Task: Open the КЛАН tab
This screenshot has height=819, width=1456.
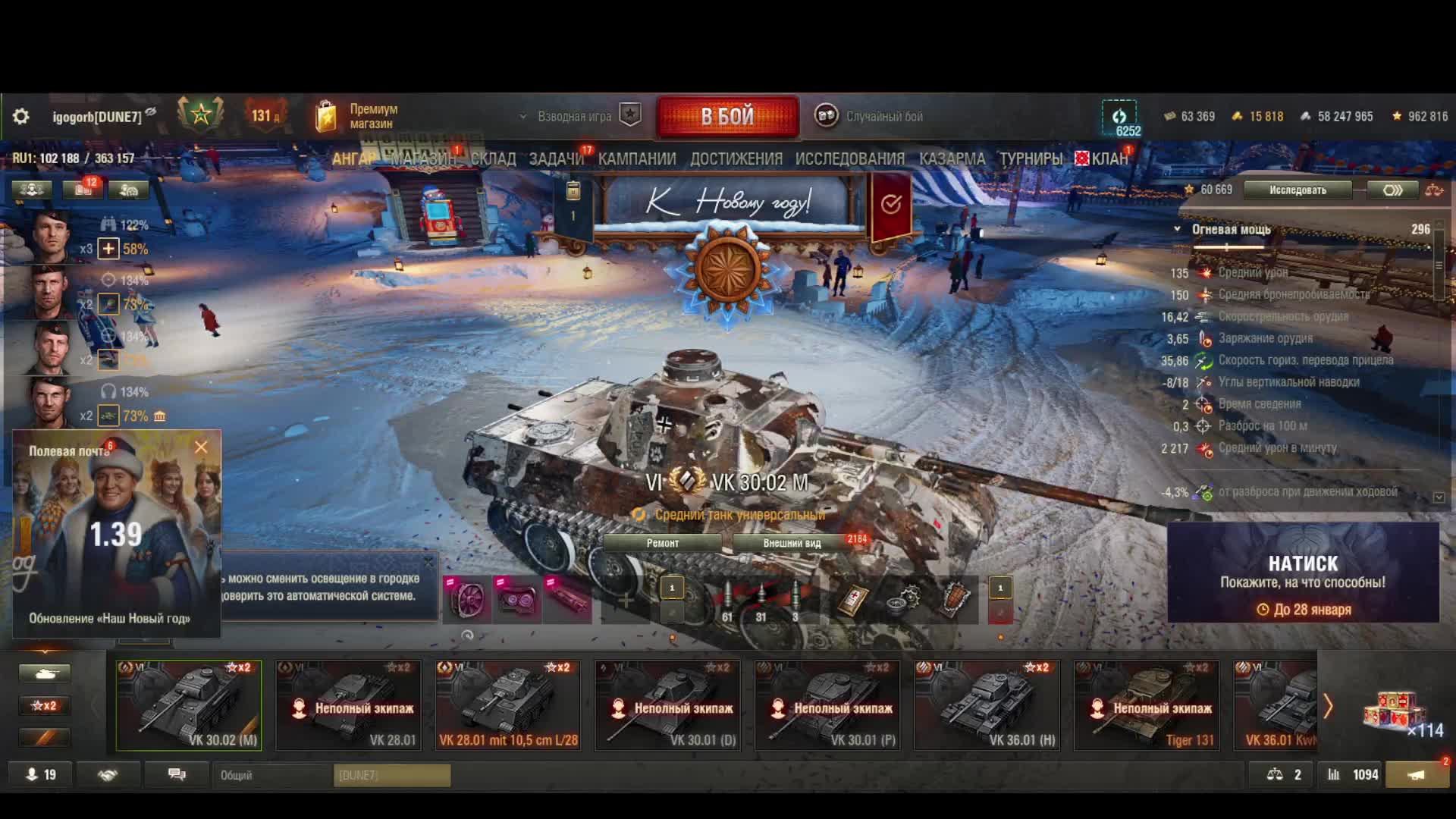Action: 1109,158
